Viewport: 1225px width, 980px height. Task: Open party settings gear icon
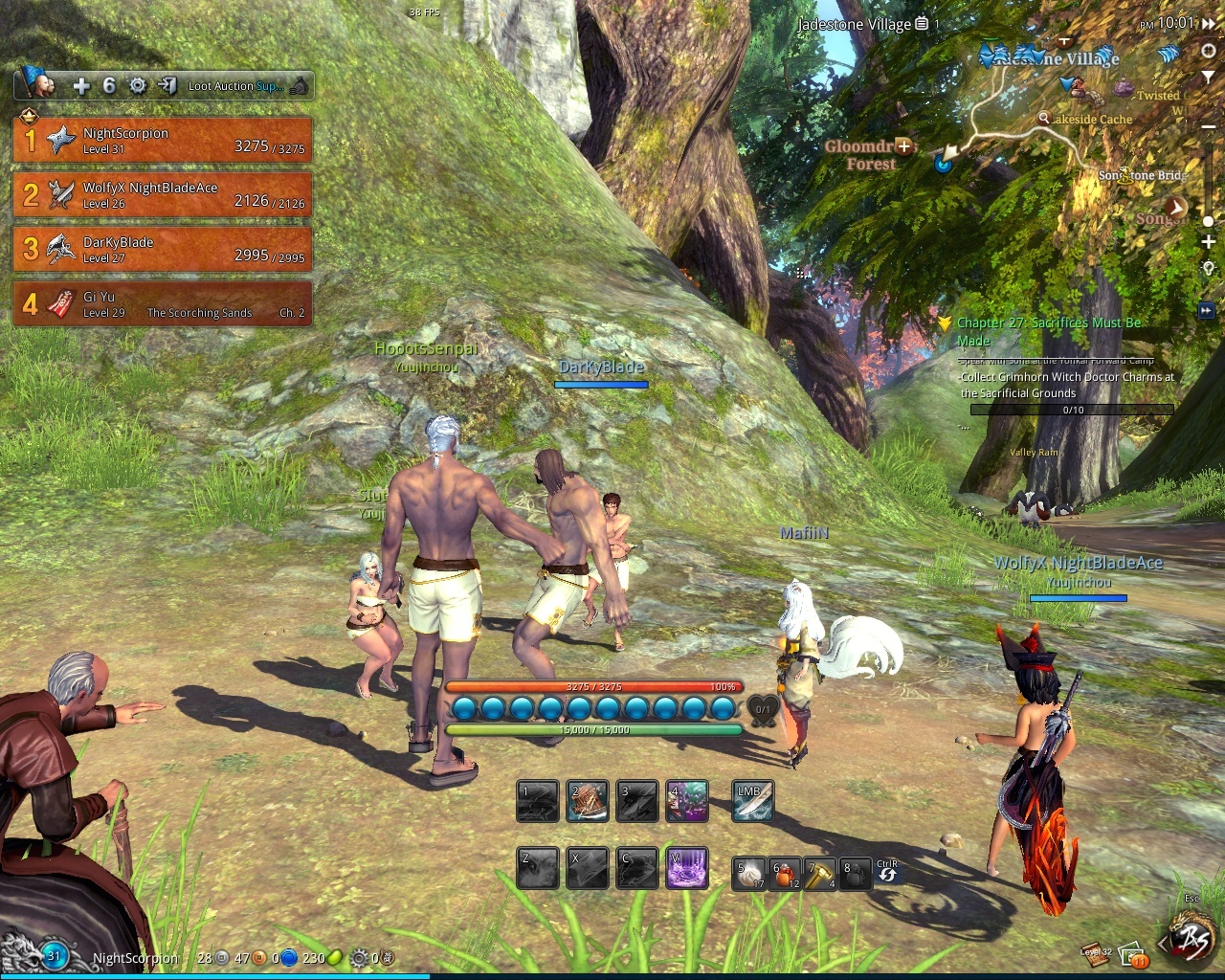[138, 86]
